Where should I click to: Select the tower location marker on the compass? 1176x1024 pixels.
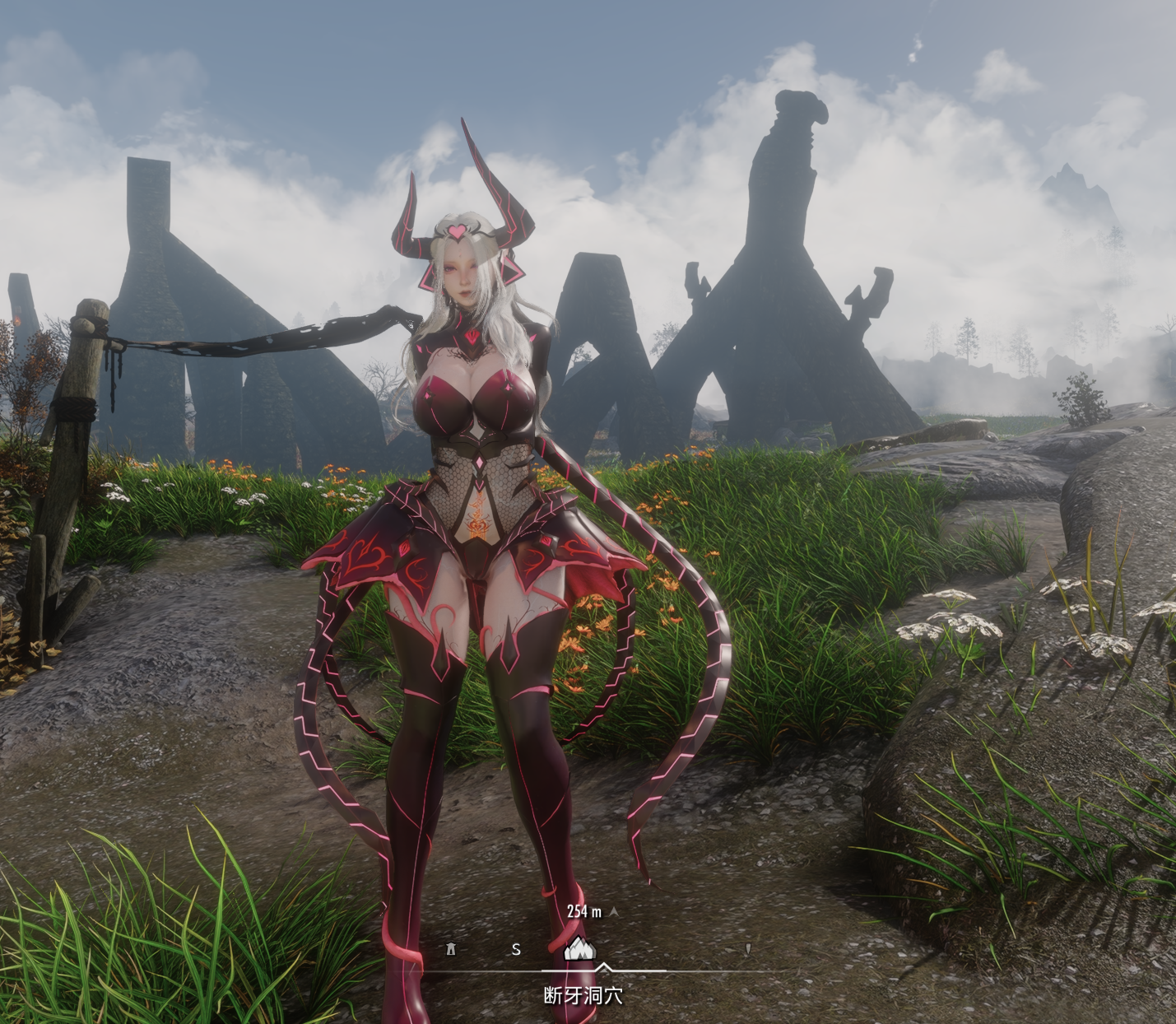pos(450,949)
